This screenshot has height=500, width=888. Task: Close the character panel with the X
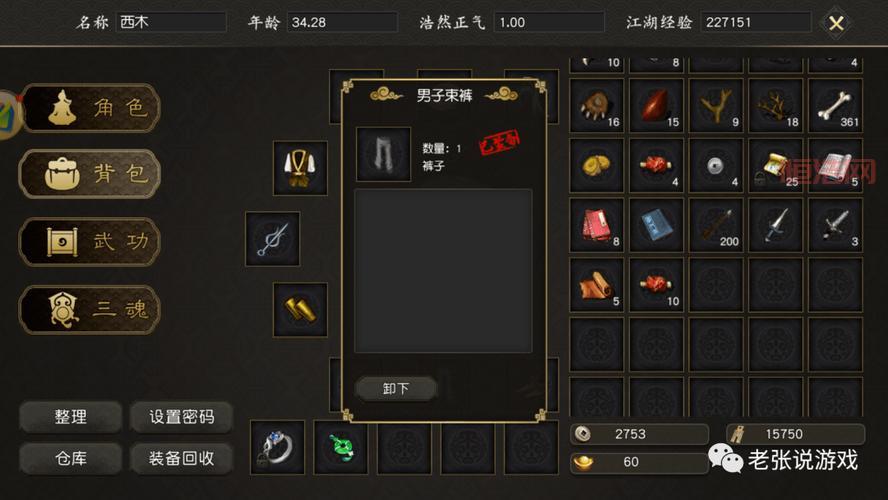[x=836, y=23]
